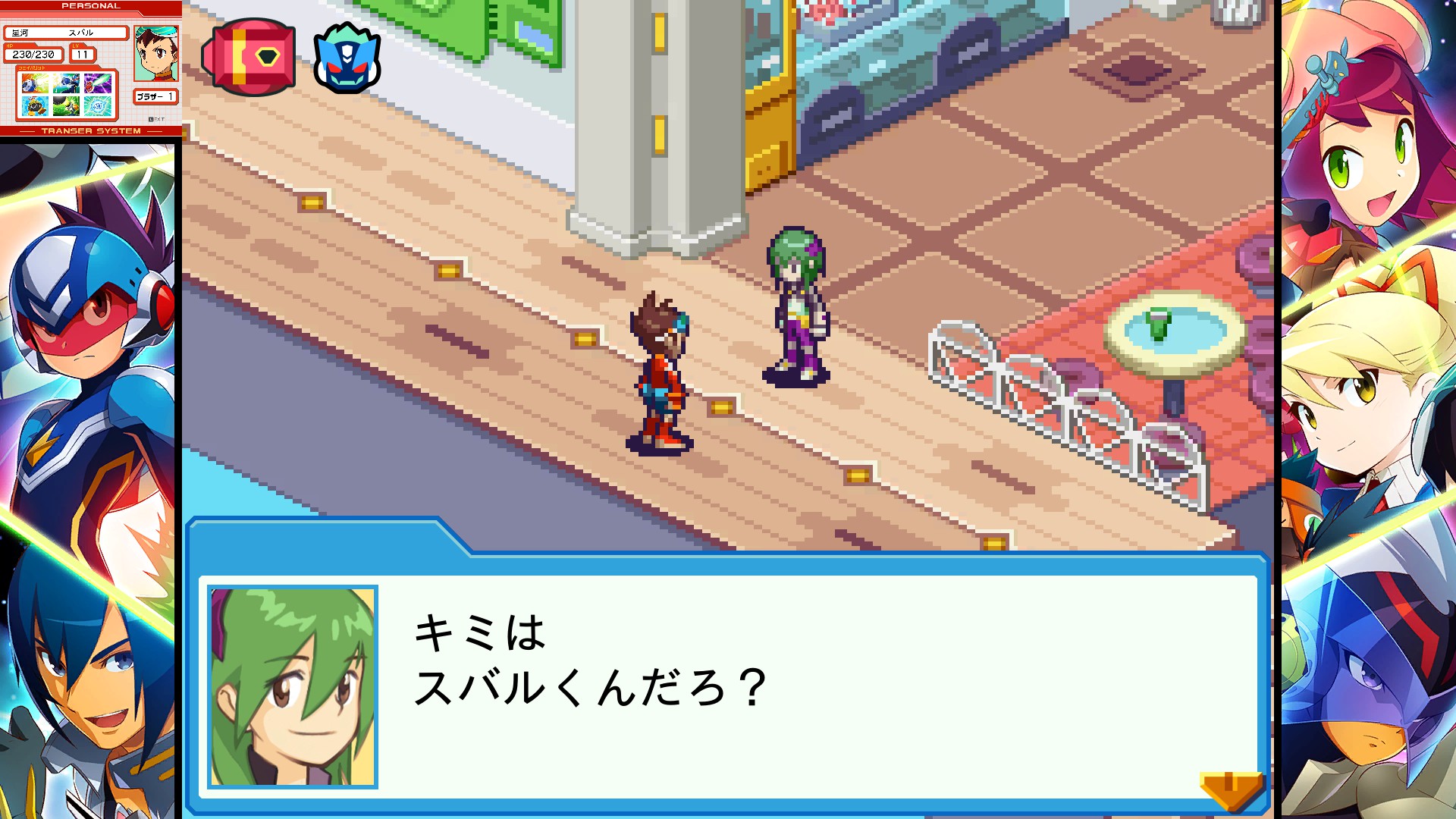The image size is (1456, 819).
Task: Click the TRANSER SYSTEM banner
Action: click(91, 130)
